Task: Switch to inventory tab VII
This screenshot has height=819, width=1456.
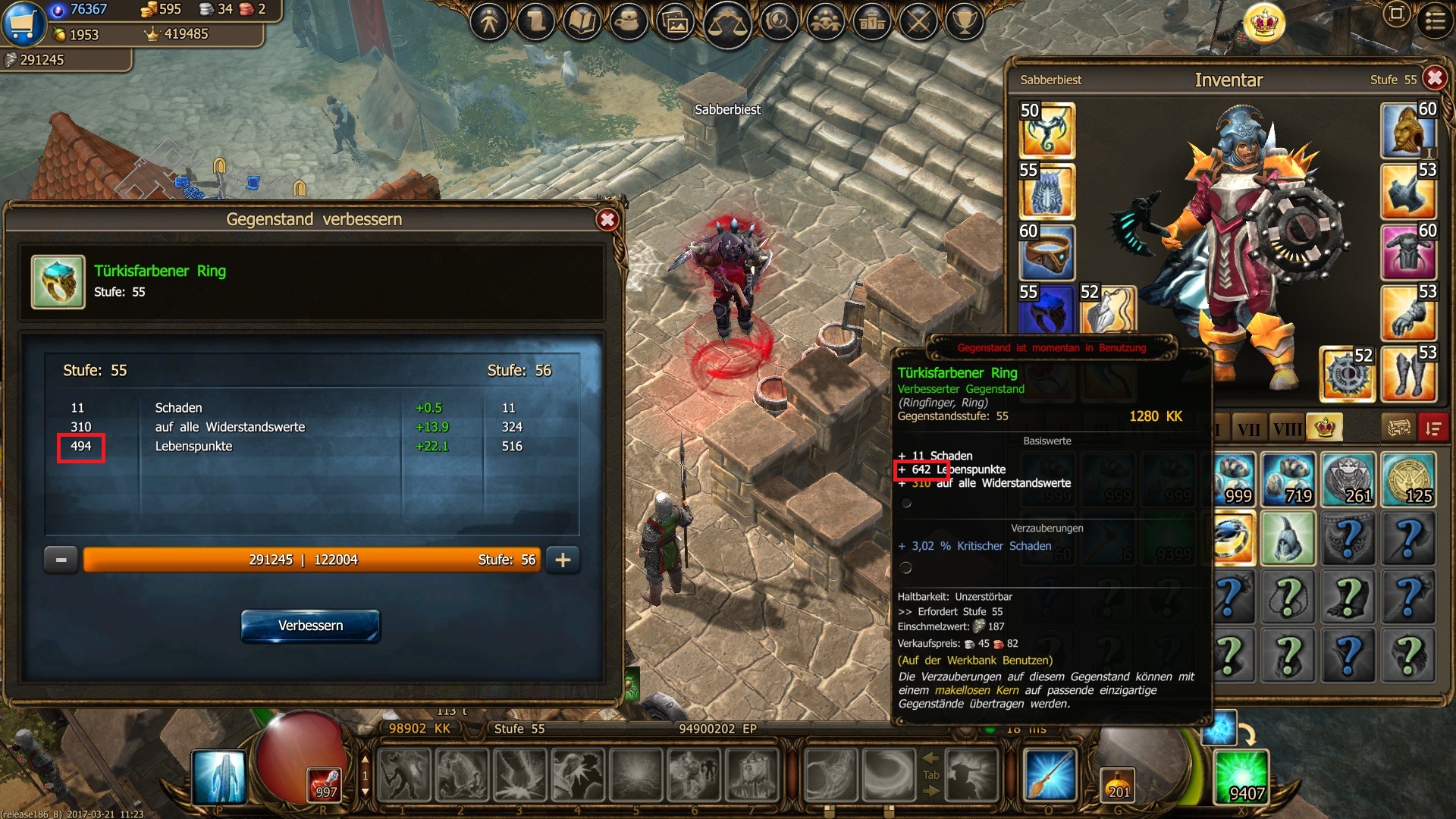Action: [x=1249, y=429]
